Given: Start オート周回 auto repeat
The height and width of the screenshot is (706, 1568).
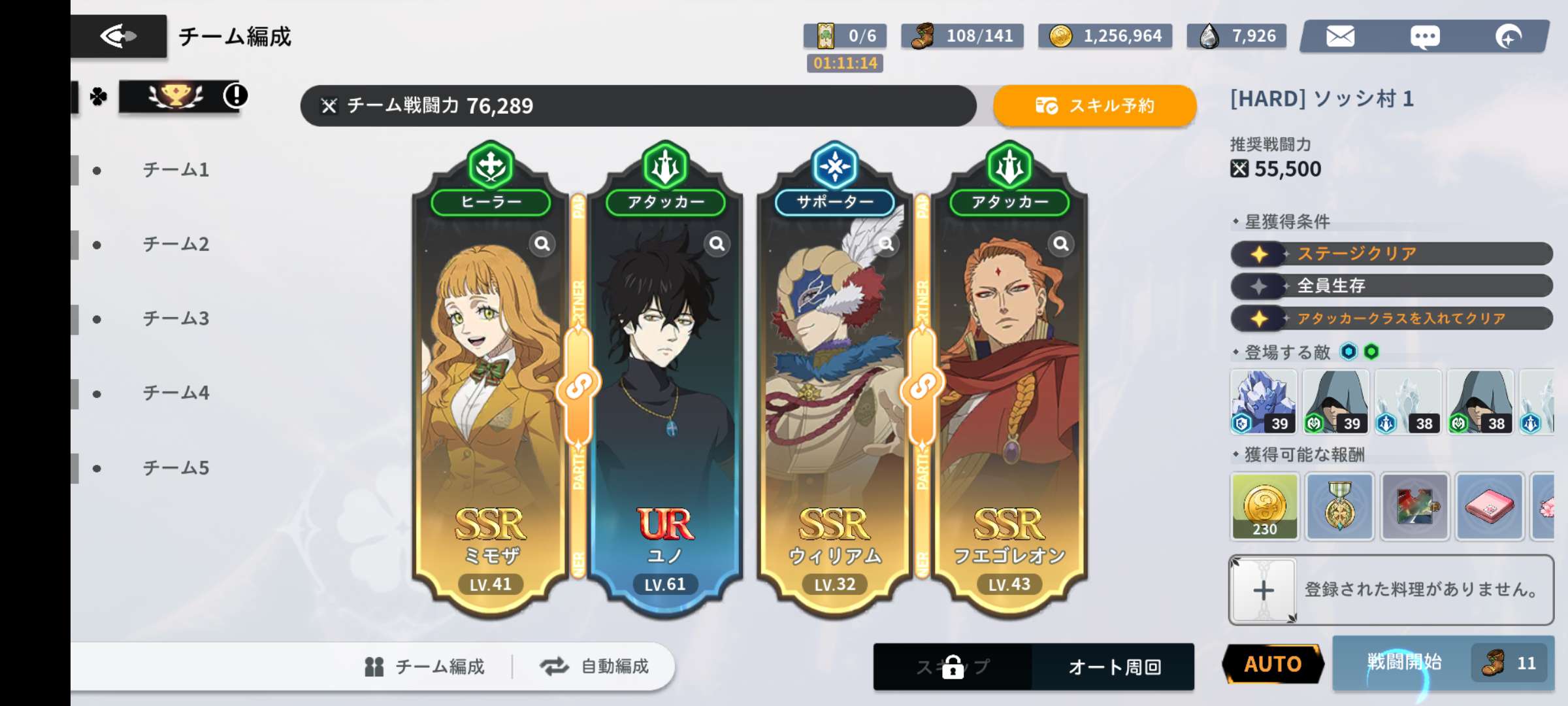Looking at the screenshot, I should 1114,667.
